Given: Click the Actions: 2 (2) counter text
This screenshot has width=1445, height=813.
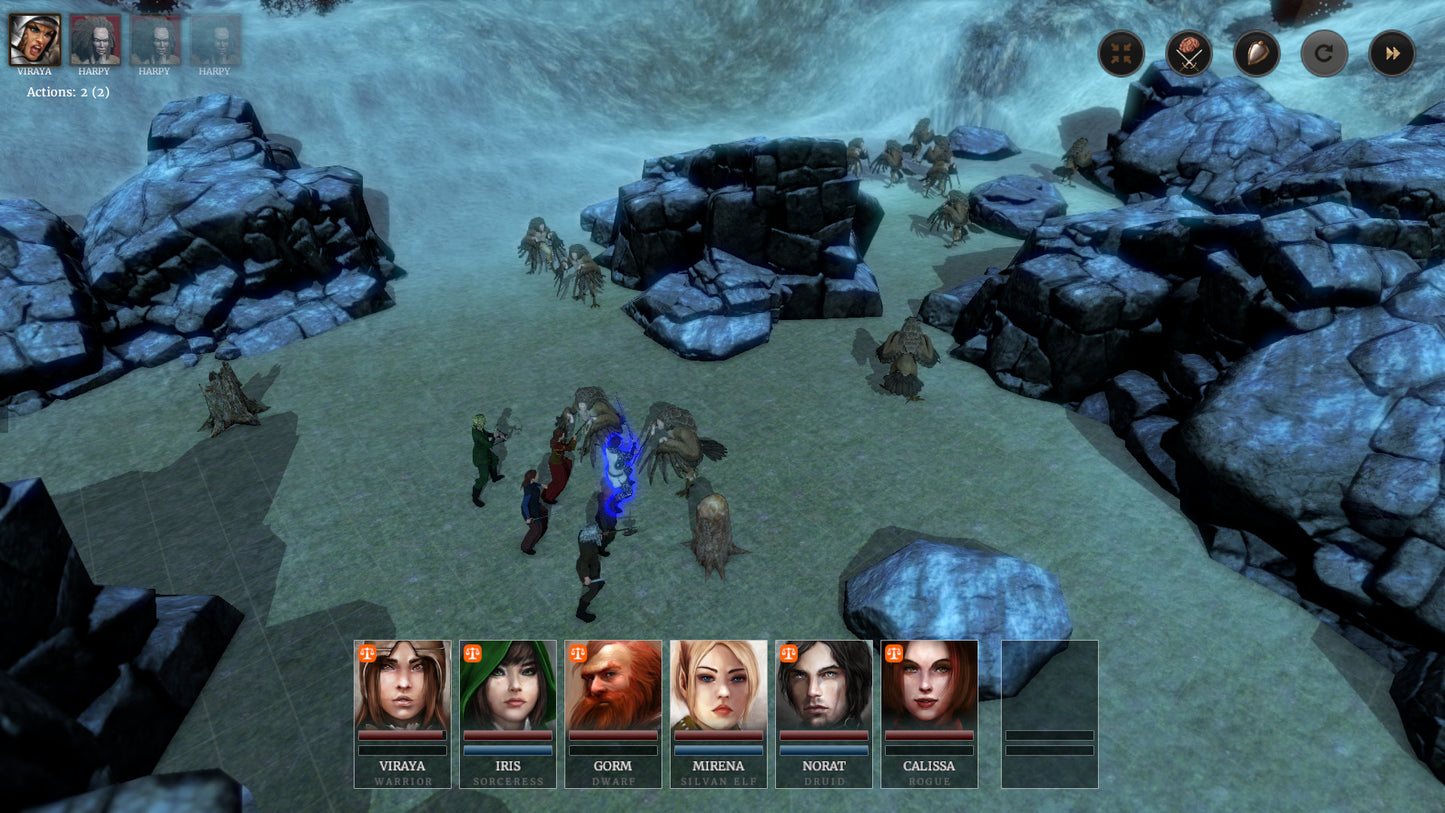Looking at the screenshot, I should (x=69, y=91).
